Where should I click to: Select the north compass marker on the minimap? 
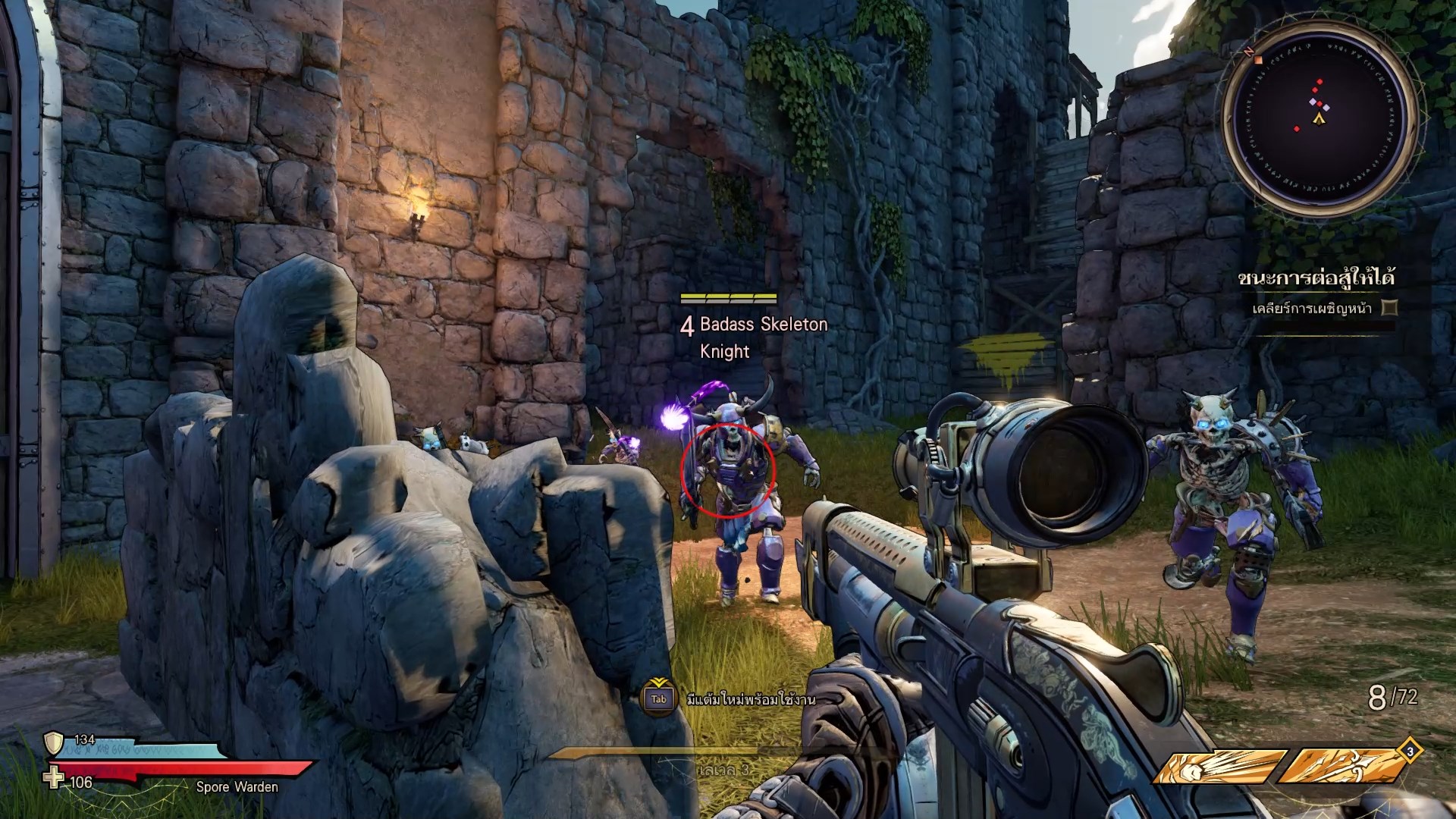coord(1247,52)
